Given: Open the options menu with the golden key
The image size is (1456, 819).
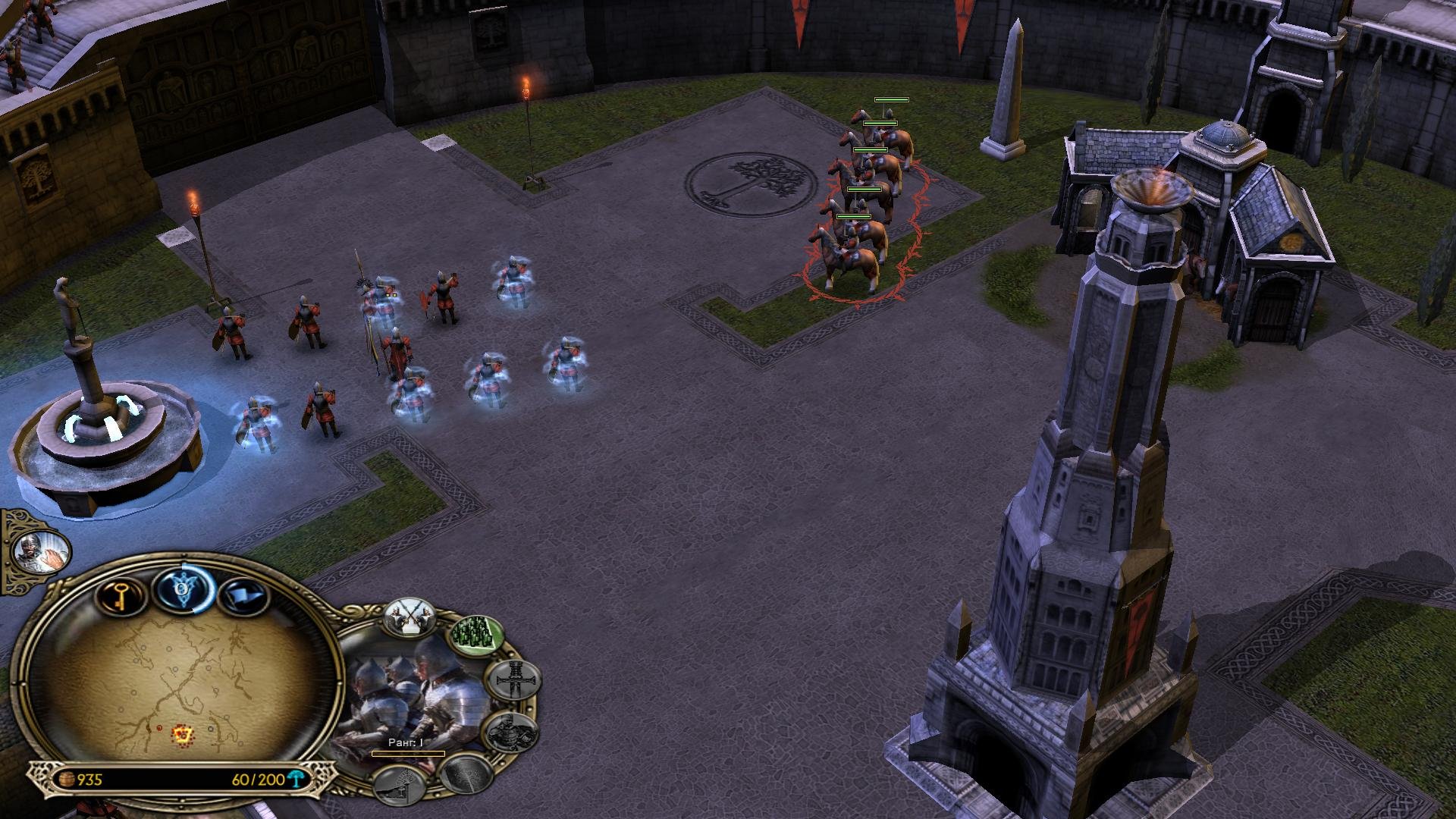Looking at the screenshot, I should pyautogui.click(x=121, y=595).
